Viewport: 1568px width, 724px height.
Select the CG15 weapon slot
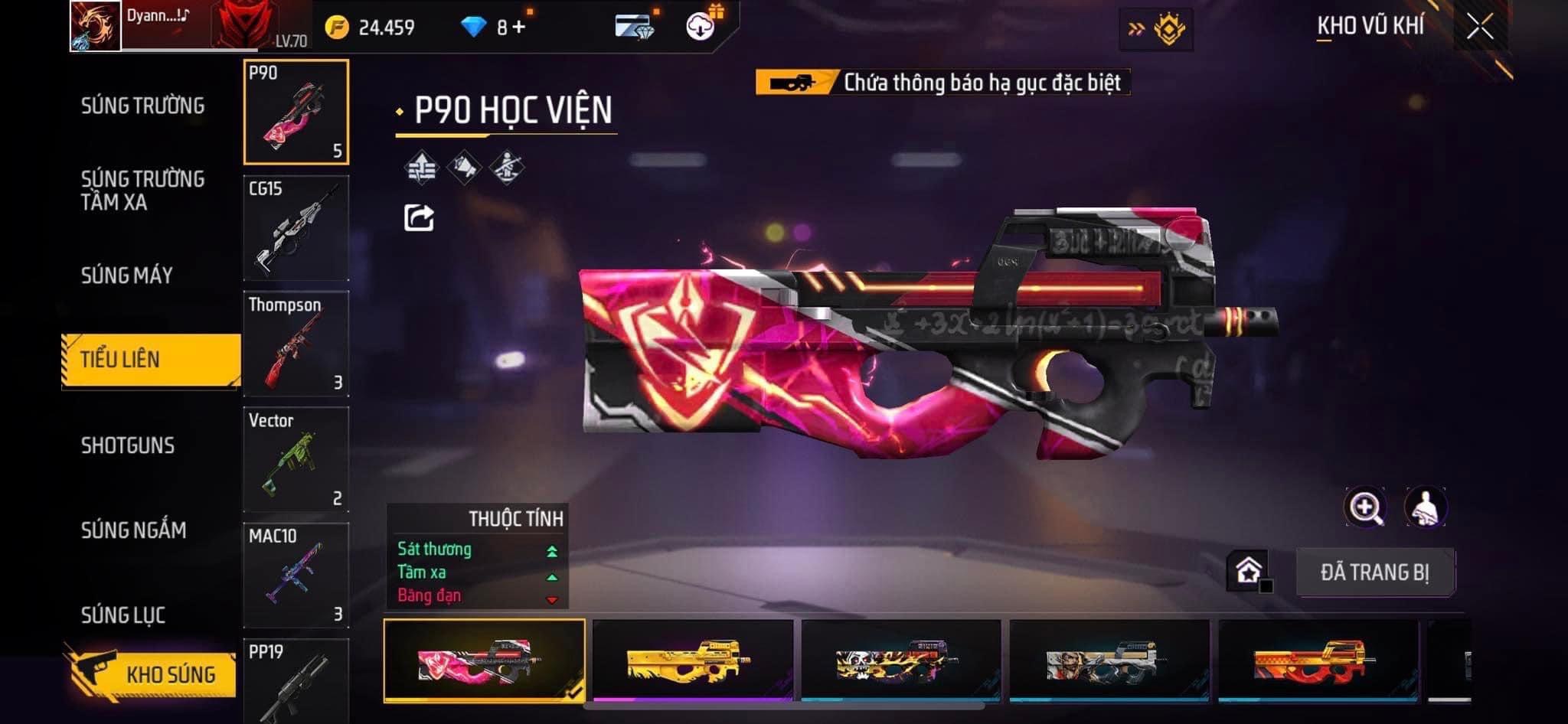(x=296, y=228)
